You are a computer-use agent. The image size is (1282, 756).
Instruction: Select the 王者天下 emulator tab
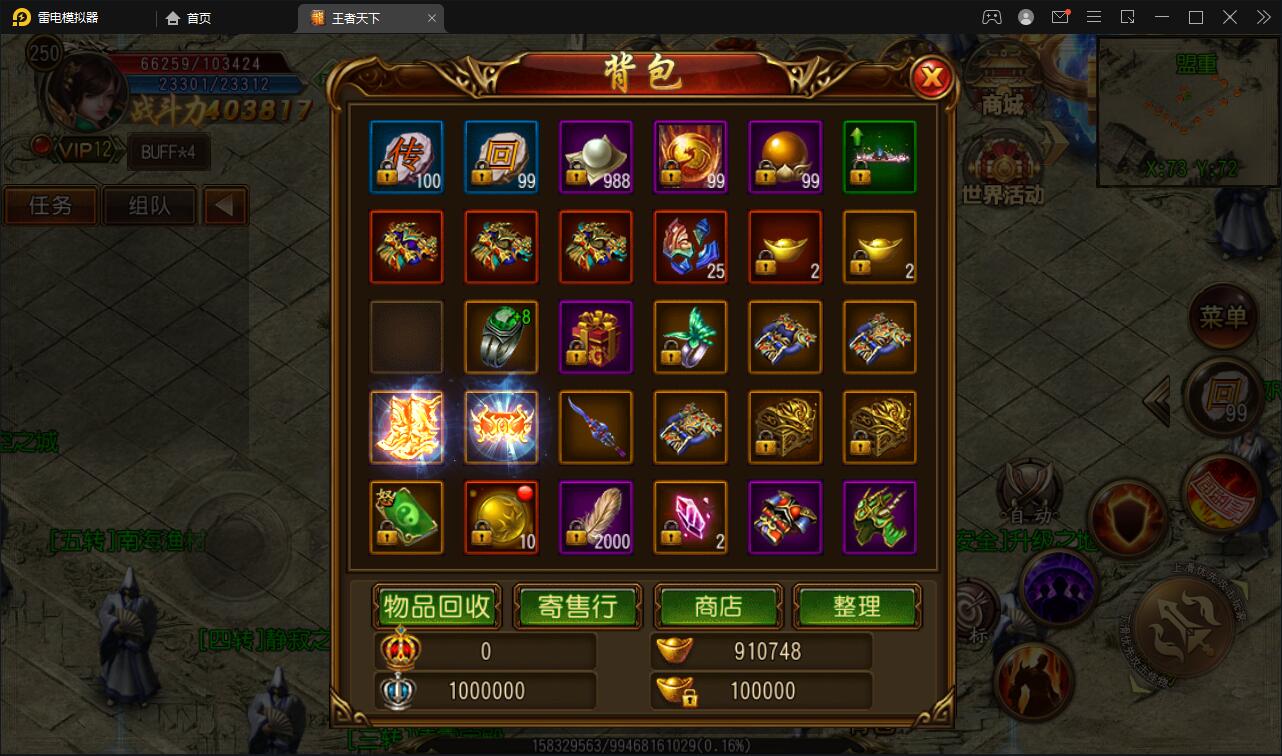[x=364, y=17]
